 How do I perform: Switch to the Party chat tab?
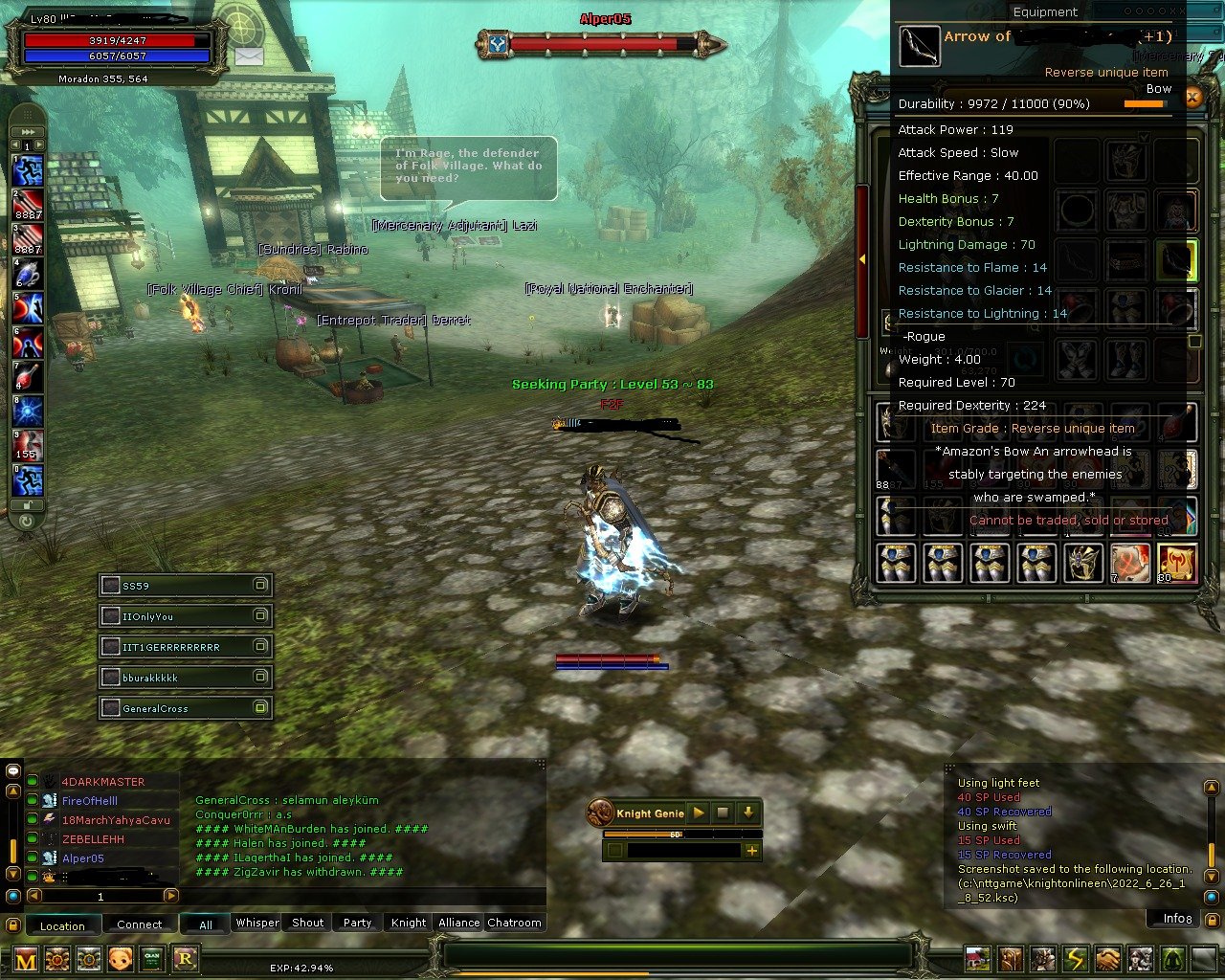point(356,923)
